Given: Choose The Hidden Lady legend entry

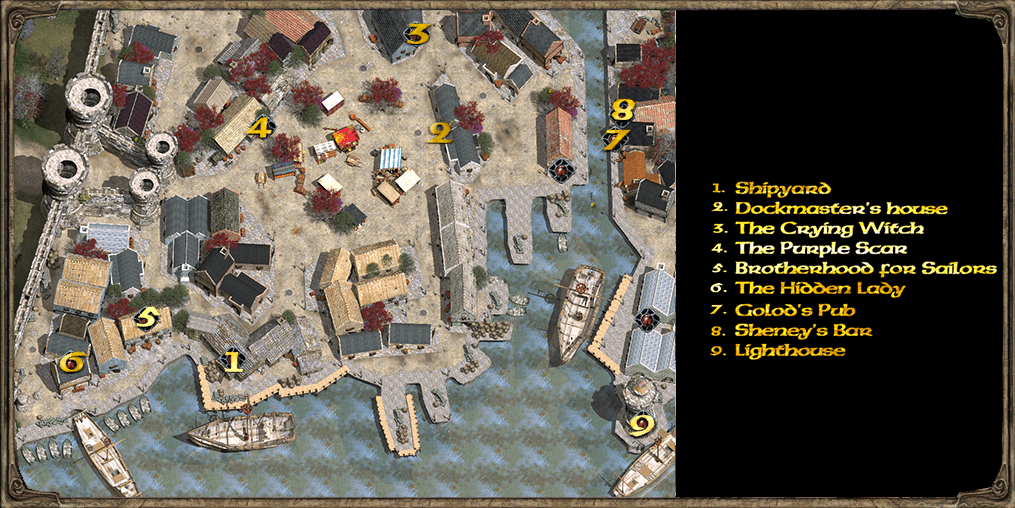Looking at the screenshot, I should pyautogui.click(x=820, y=289).
